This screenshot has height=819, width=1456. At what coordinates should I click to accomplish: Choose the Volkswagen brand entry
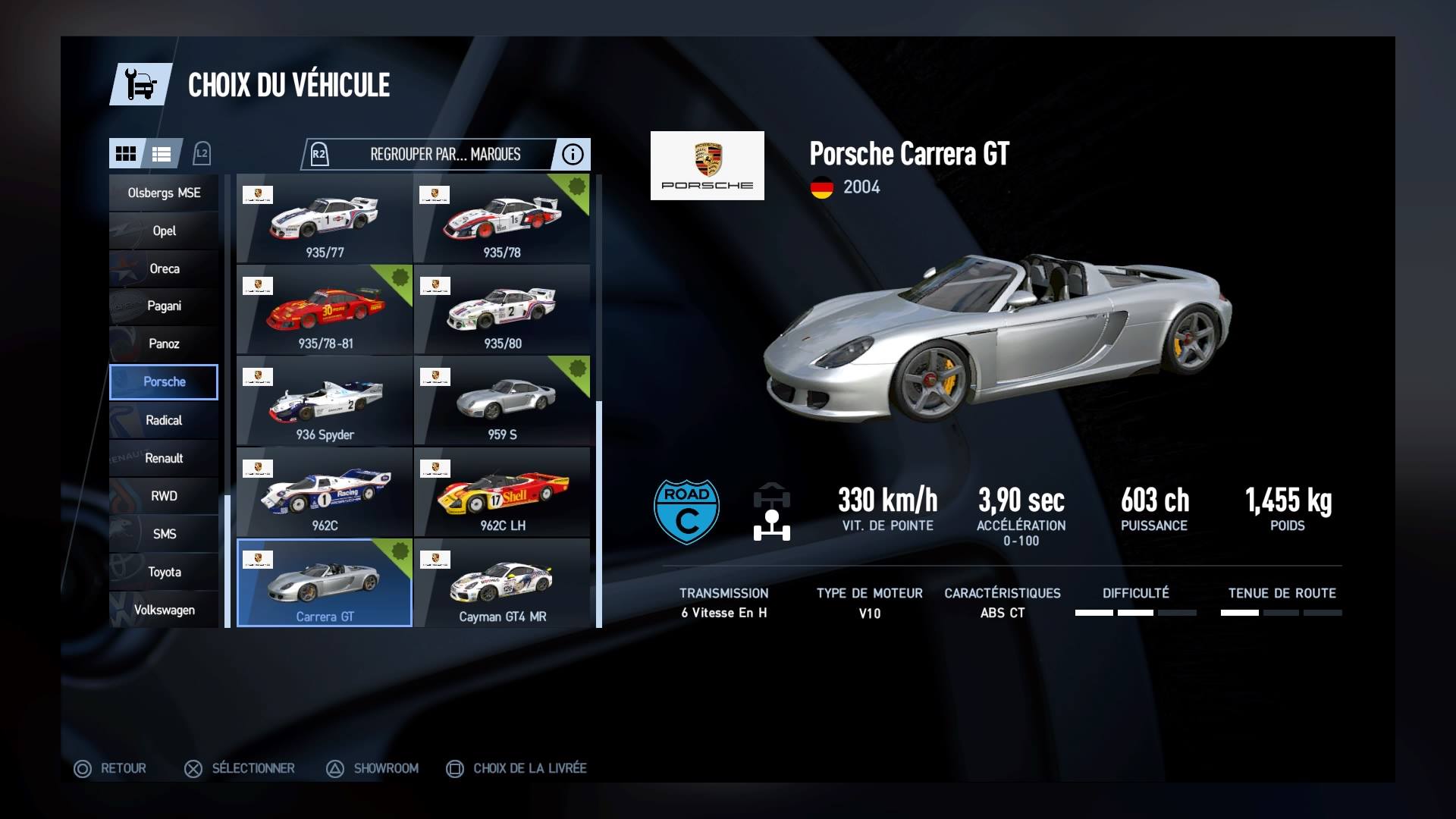164,610
